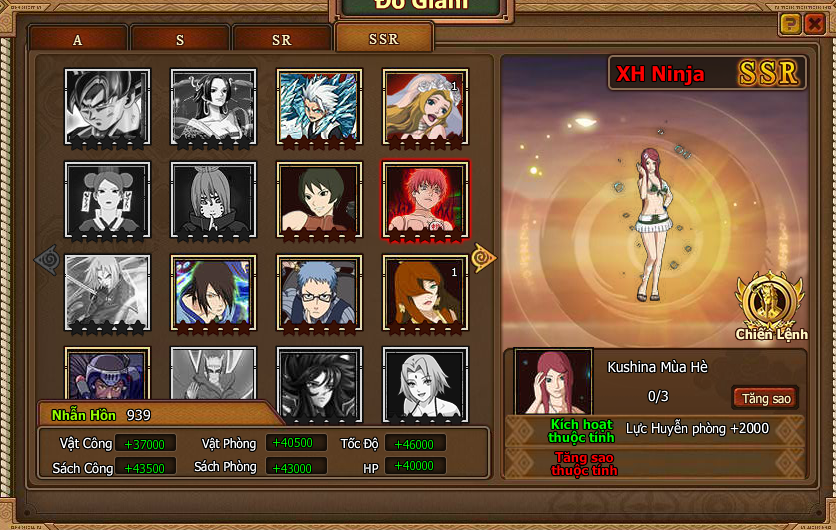Switch to the A rank tab
This screenshot has width=836, height=530.
pos(78,40)
